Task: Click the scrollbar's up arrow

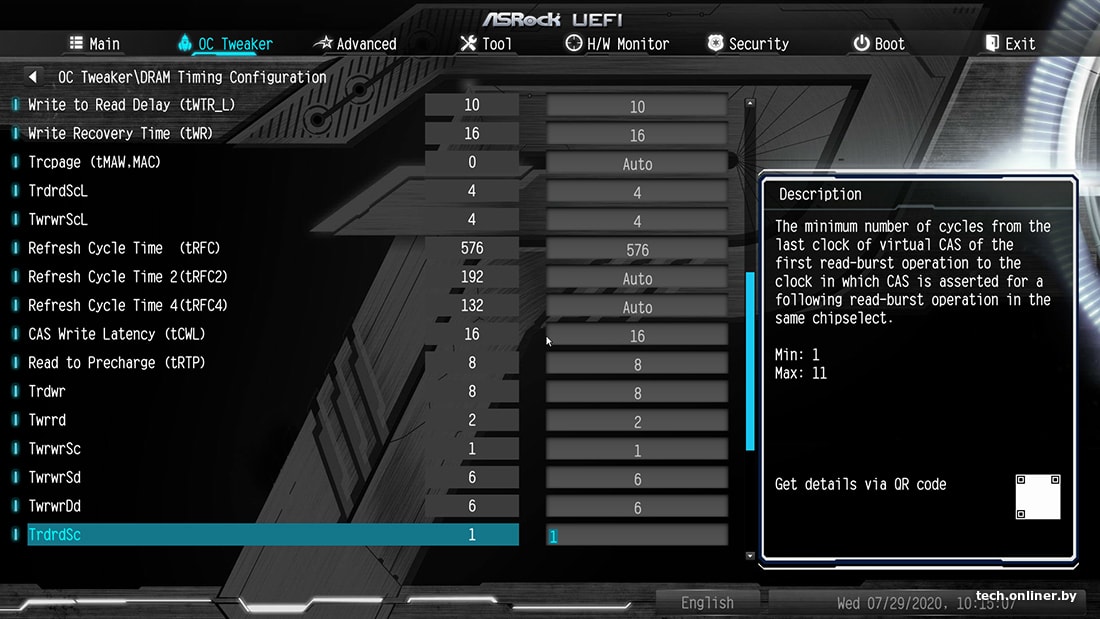Action: (x=750, y=103)
